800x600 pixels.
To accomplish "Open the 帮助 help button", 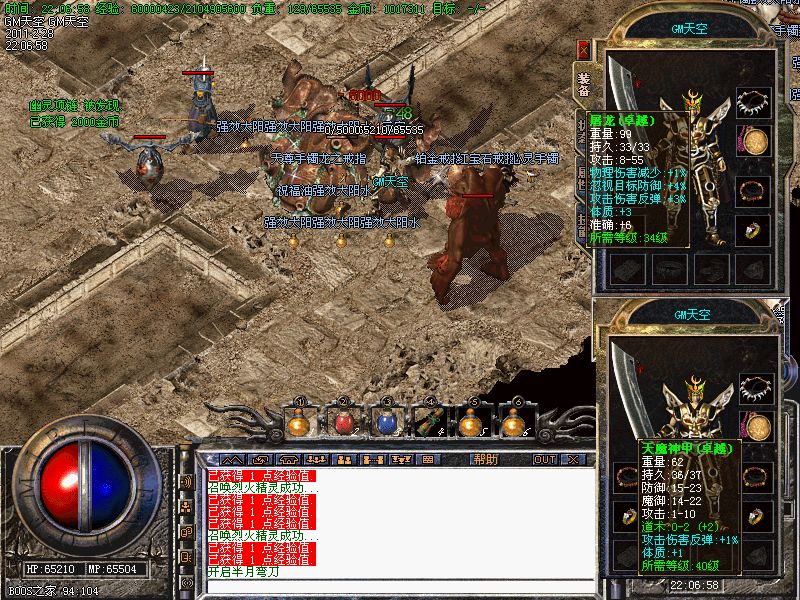I will coord(485,460).
